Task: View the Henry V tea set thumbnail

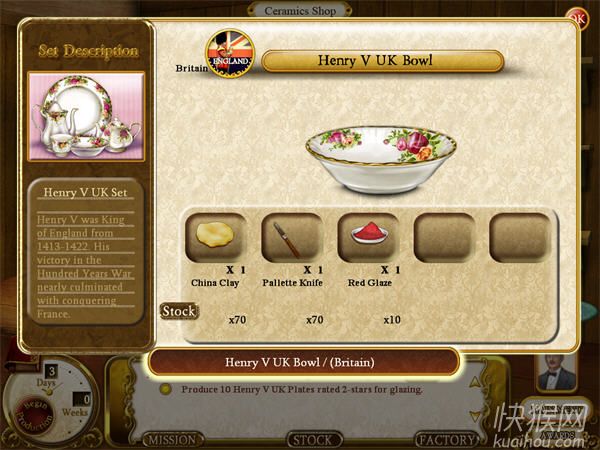Action: (x=86, y=116)
